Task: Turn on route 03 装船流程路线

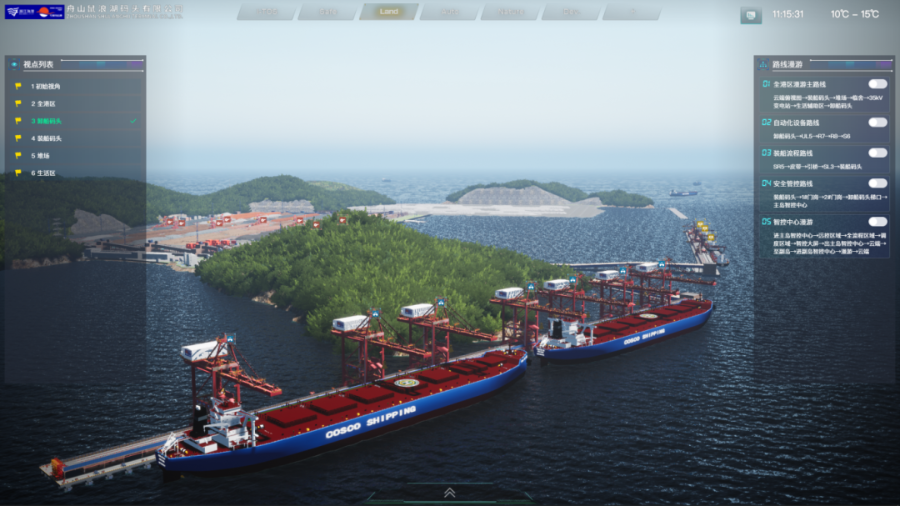Action: (x=877, y=153)
